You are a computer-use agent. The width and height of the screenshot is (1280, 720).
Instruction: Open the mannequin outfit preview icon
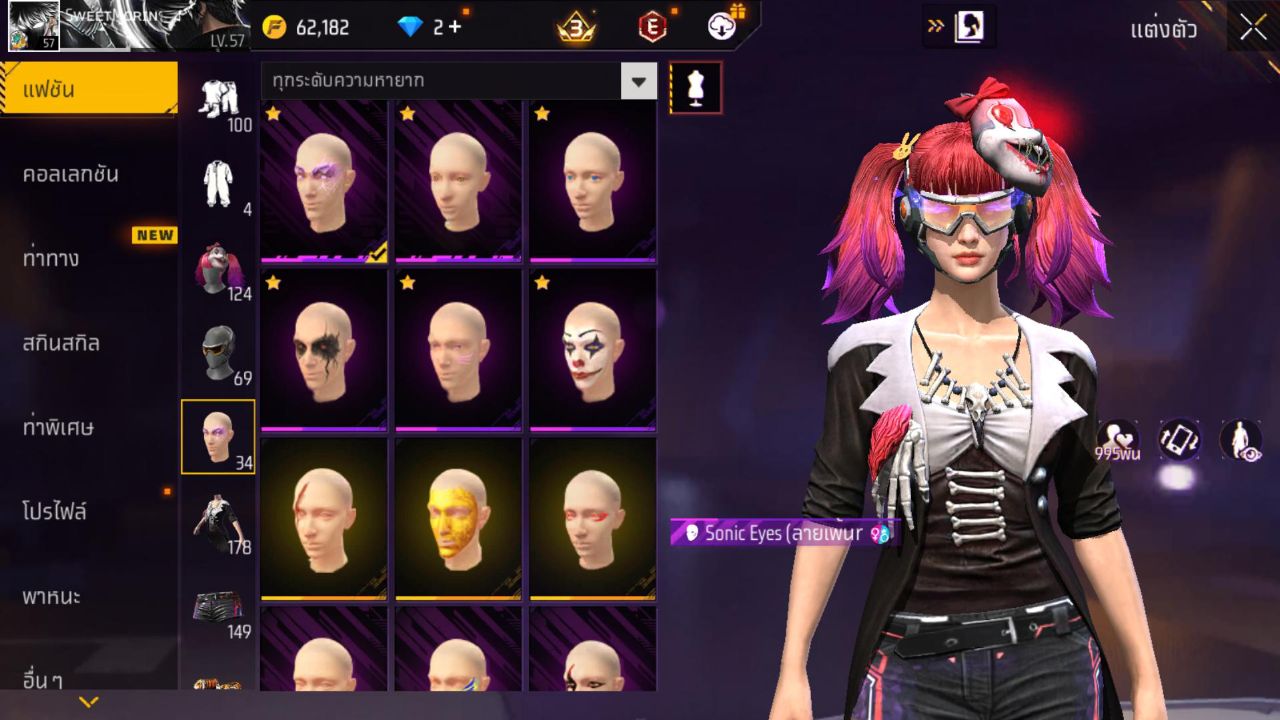point(694,88)
